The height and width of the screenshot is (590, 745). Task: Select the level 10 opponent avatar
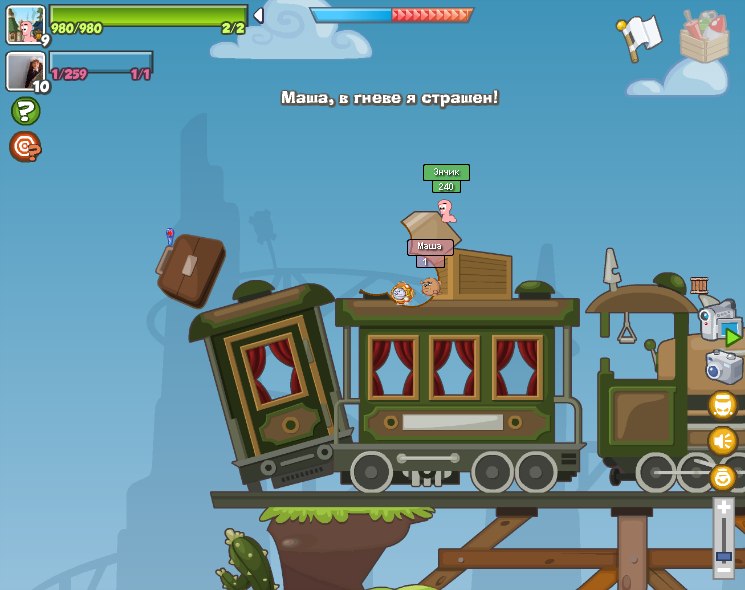(25, 70)
